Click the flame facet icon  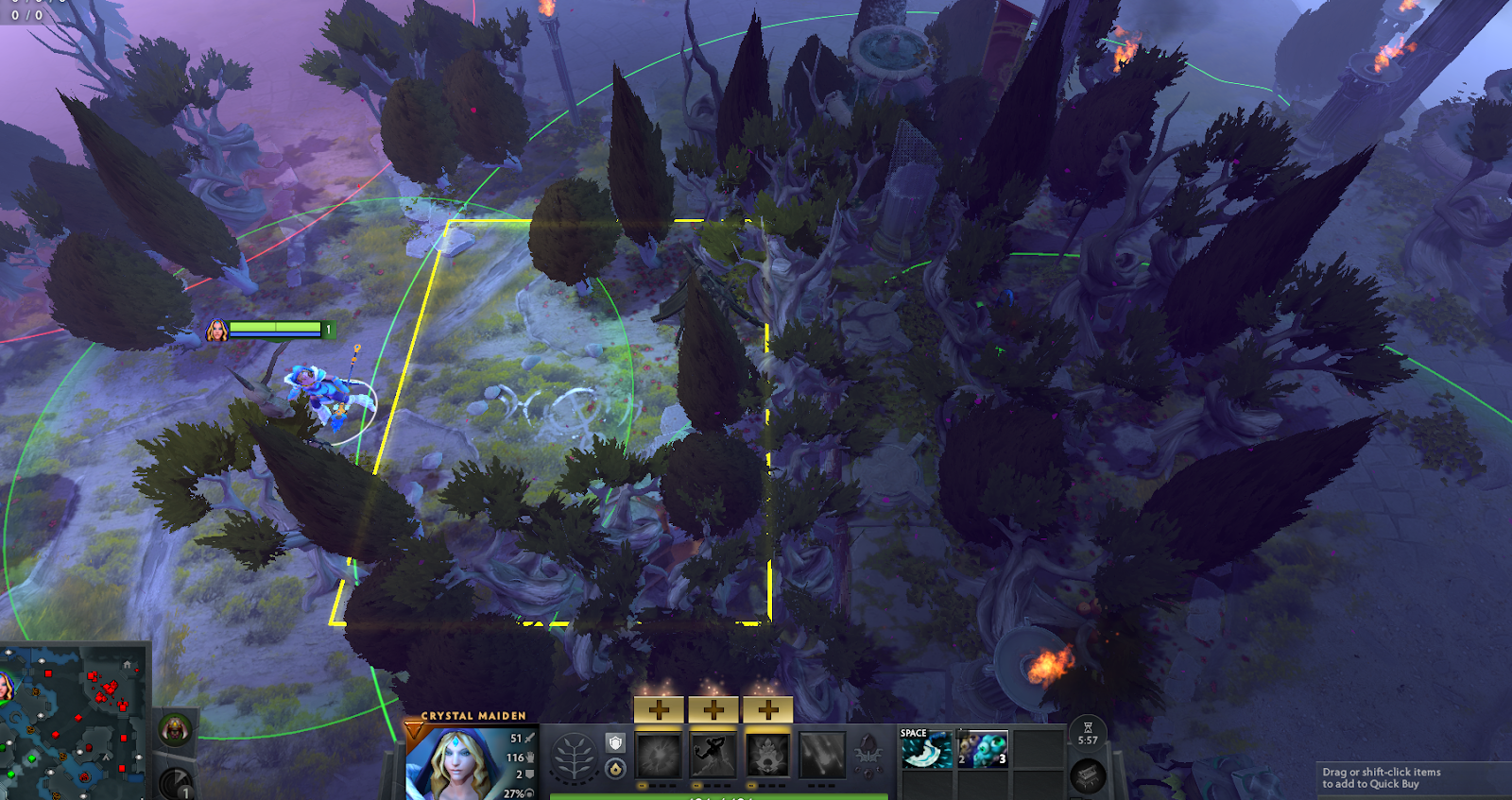click(615, 770)
